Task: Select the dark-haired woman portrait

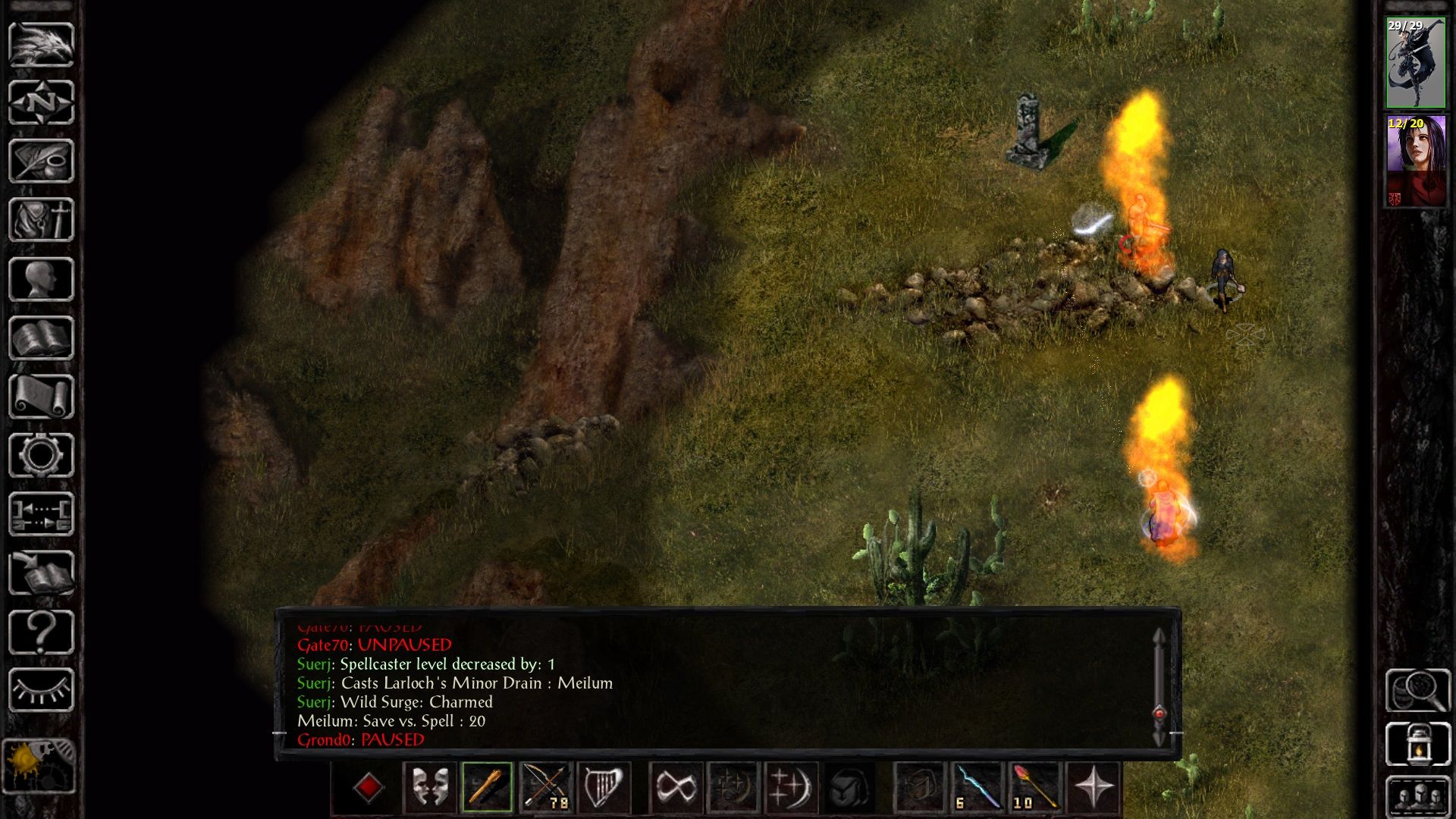Action: (1416, 161)
